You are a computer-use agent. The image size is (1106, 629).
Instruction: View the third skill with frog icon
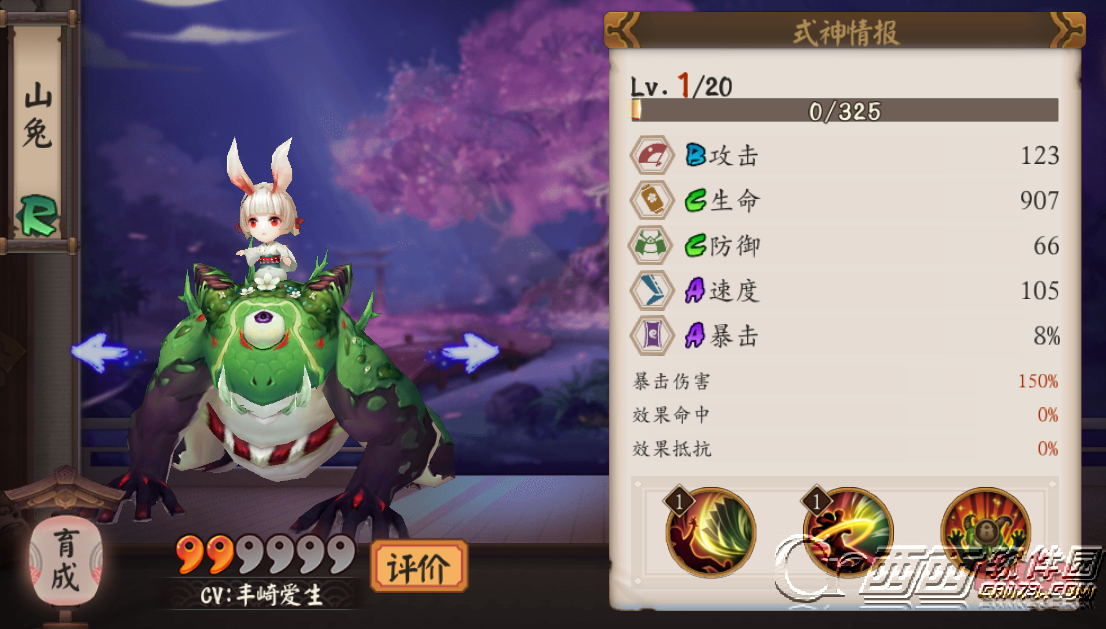(985, 531)
